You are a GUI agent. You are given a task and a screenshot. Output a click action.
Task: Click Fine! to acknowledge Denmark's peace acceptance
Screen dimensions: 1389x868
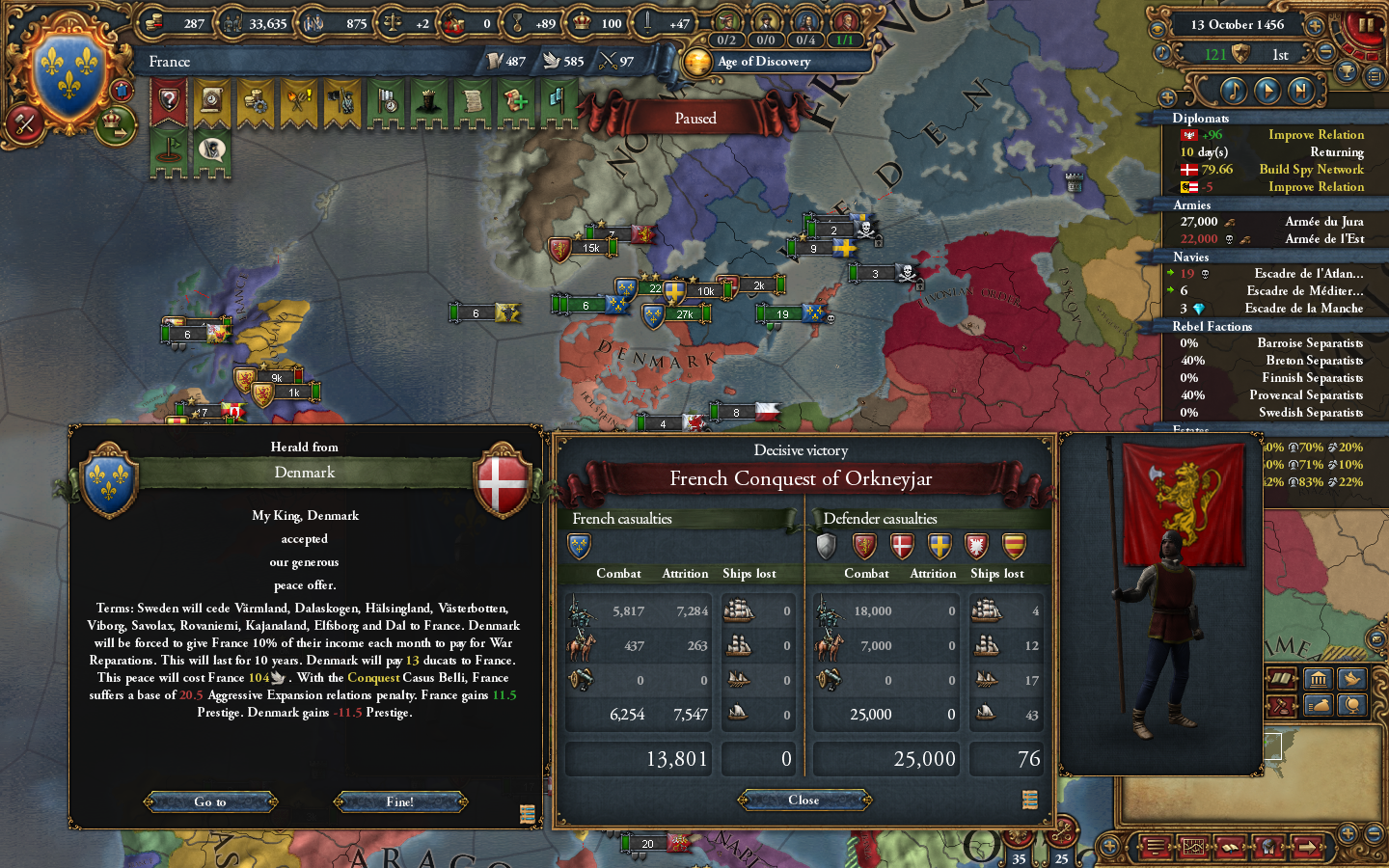click(x=401, y=801)
